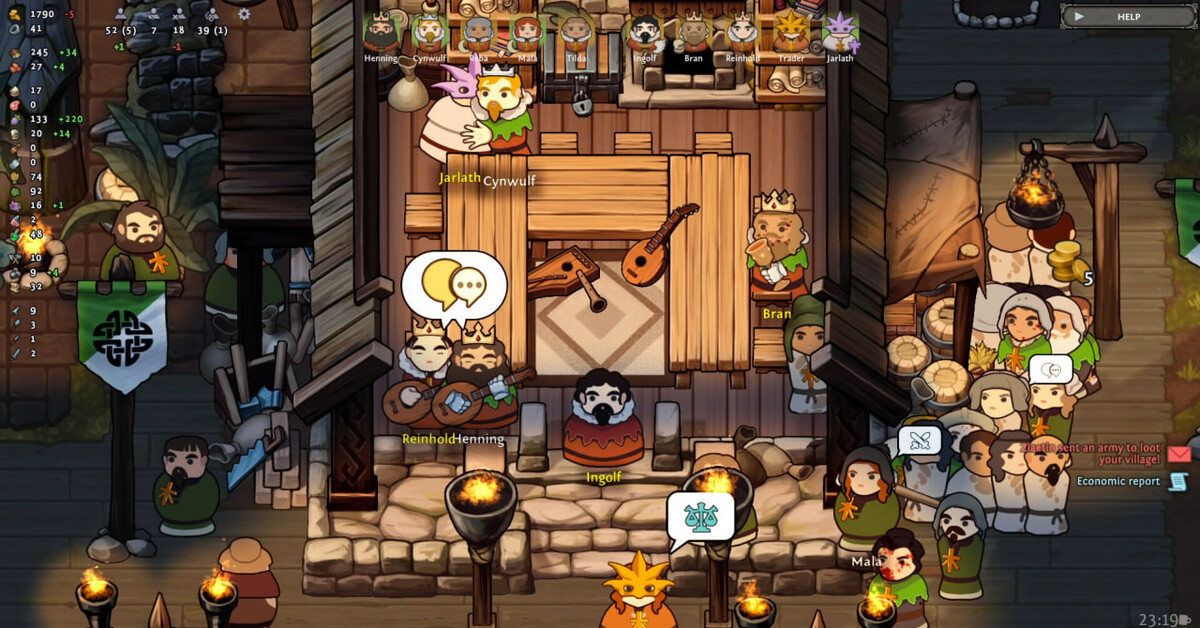1200x628 pixels.
Task: Select Ingolf's portrait in the top bar
Action: pyautogui.click(x=645, y=34)
